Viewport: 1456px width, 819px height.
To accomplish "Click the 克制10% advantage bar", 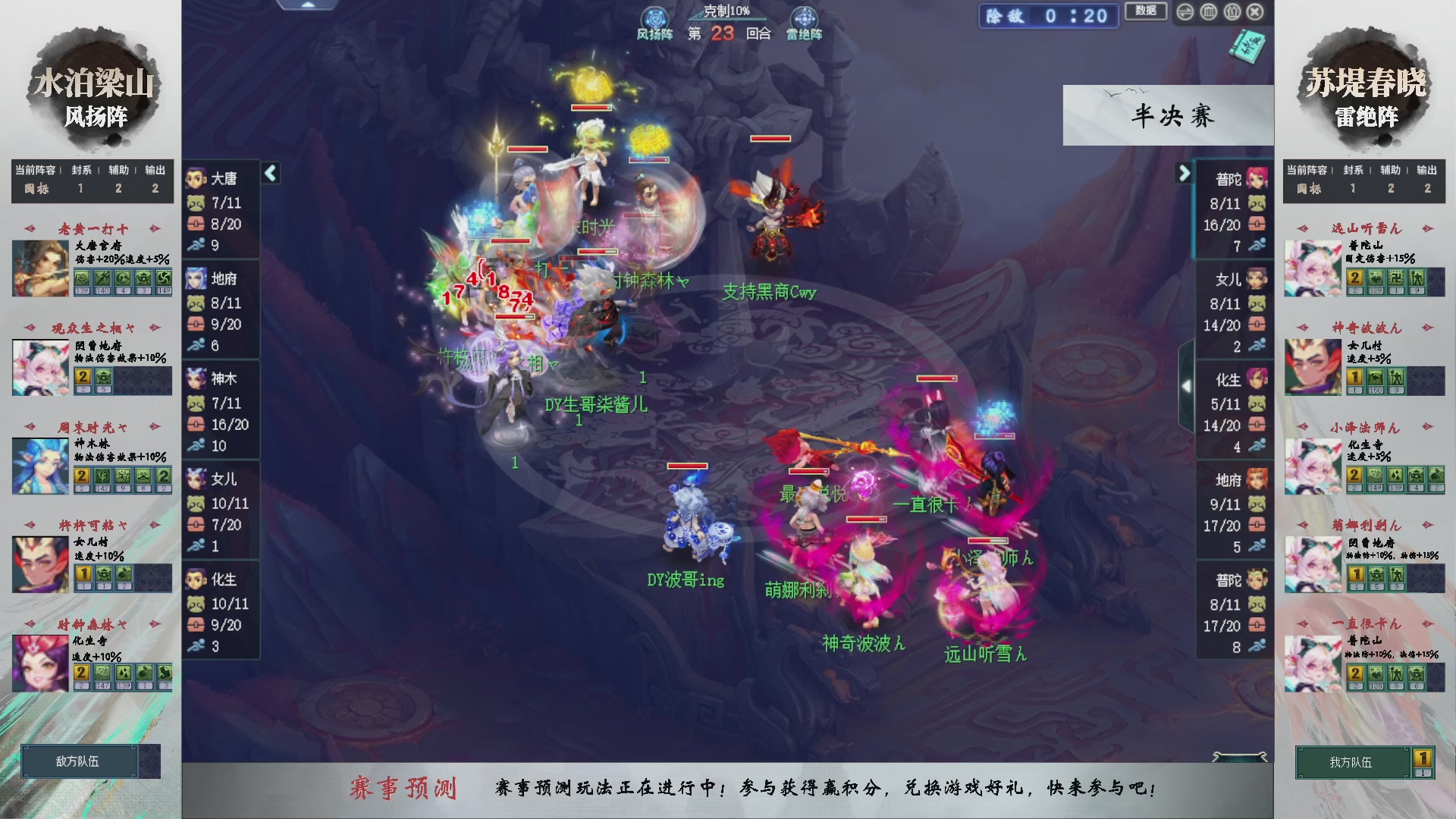I will click(728, 11).
